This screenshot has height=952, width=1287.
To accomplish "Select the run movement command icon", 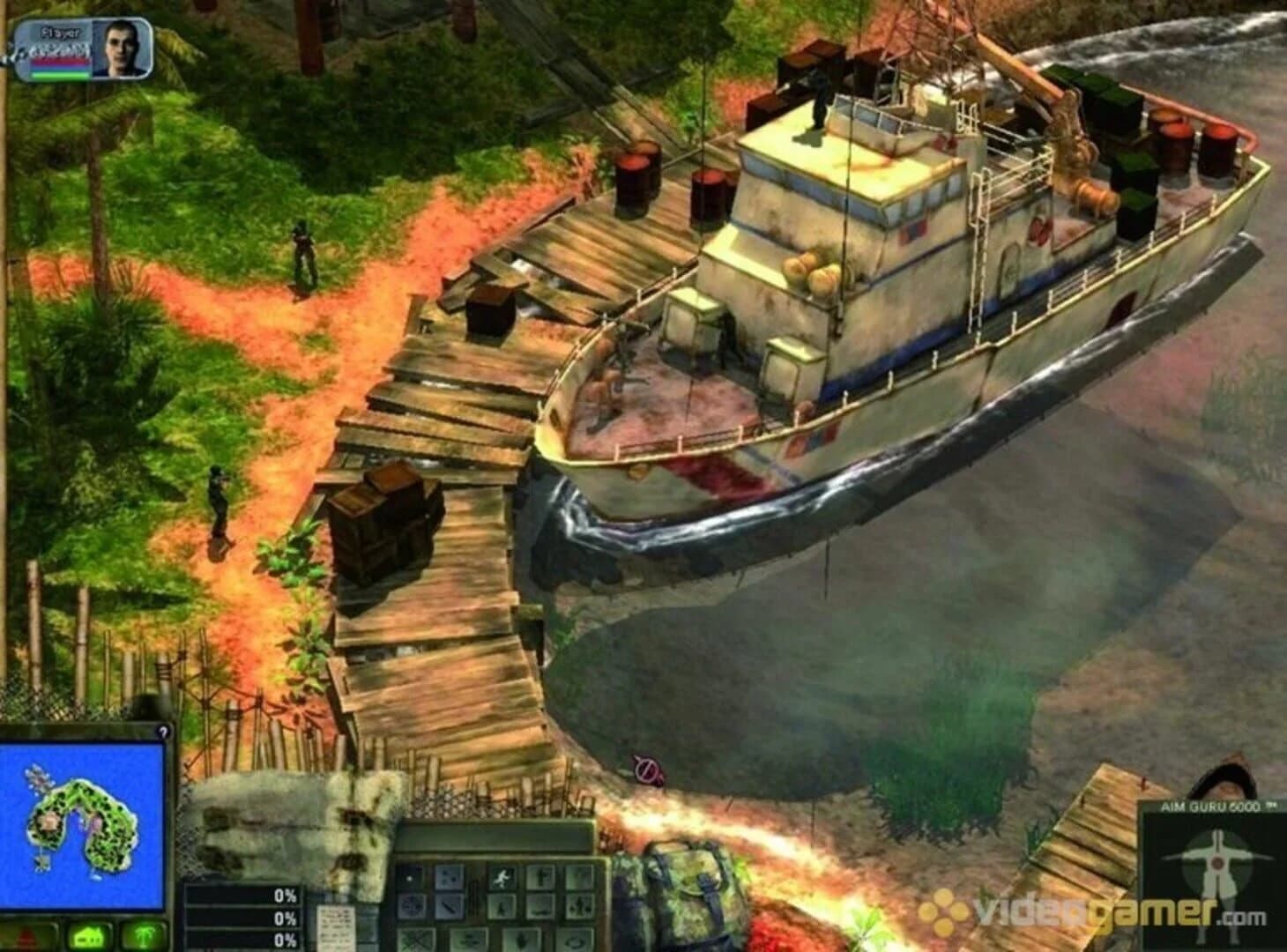I will coord(502,878).
